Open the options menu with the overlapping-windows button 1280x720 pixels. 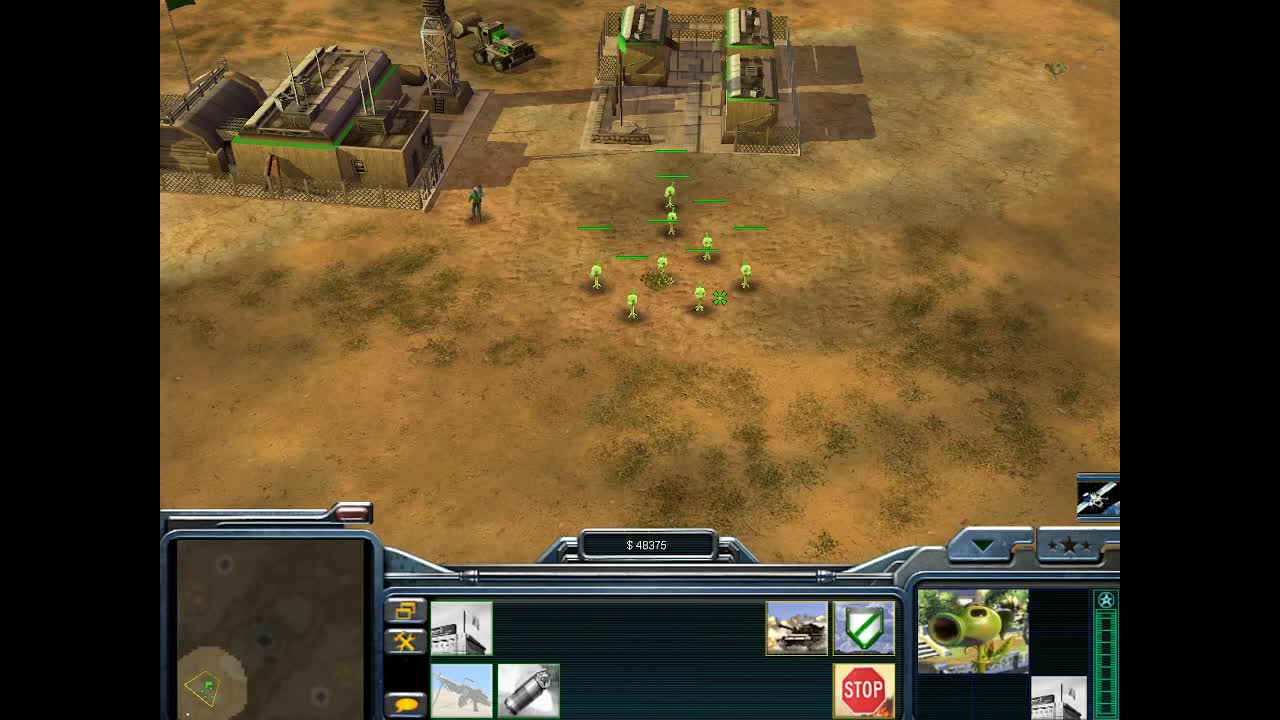click(405, 610)
